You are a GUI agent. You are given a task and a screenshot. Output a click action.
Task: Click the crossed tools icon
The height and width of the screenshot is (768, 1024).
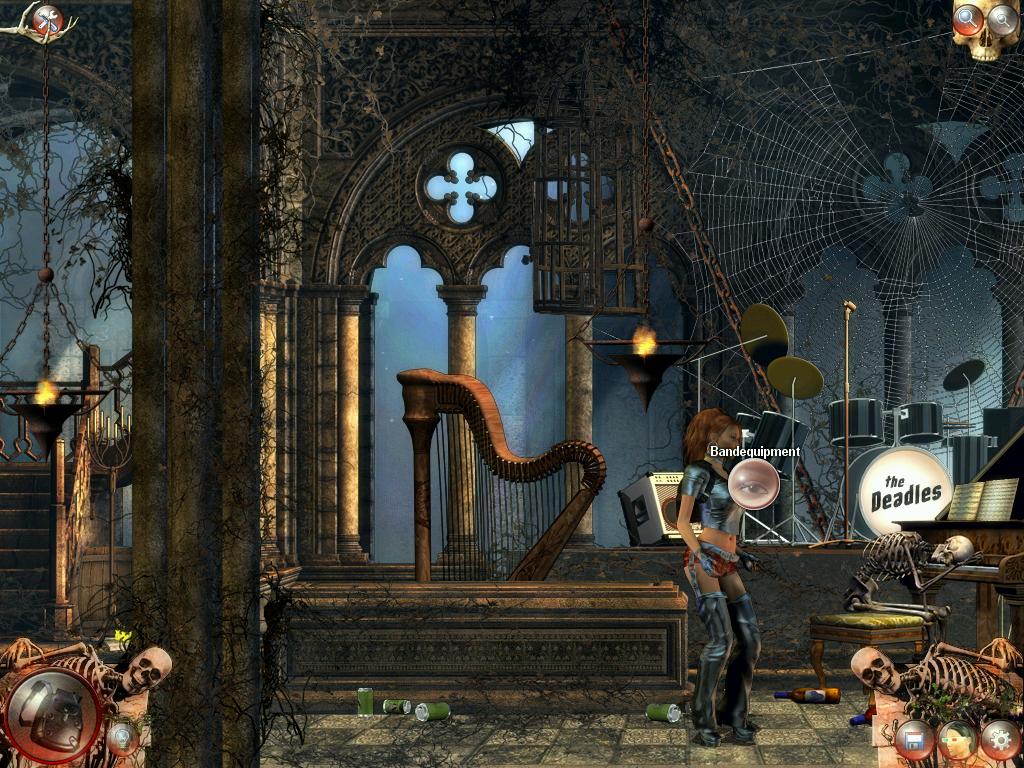tap(47, 19)
